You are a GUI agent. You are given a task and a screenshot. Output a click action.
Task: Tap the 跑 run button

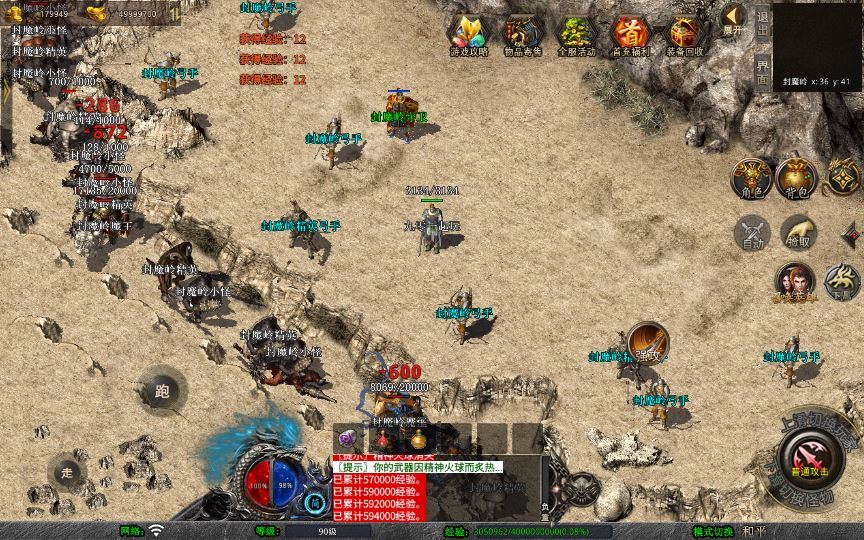[x=161, y=391]
